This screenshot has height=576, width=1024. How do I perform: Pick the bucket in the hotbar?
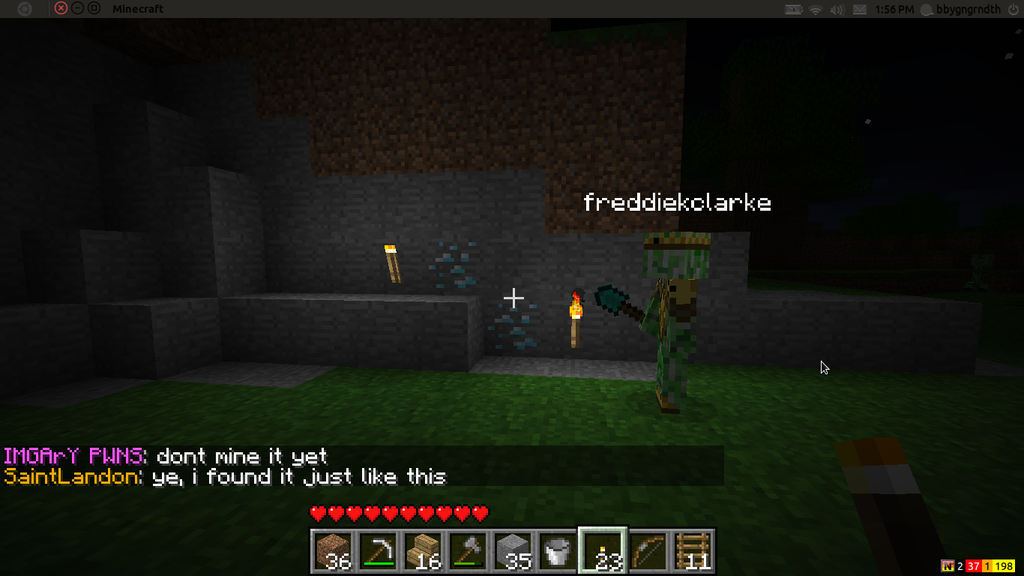(557, 551)
